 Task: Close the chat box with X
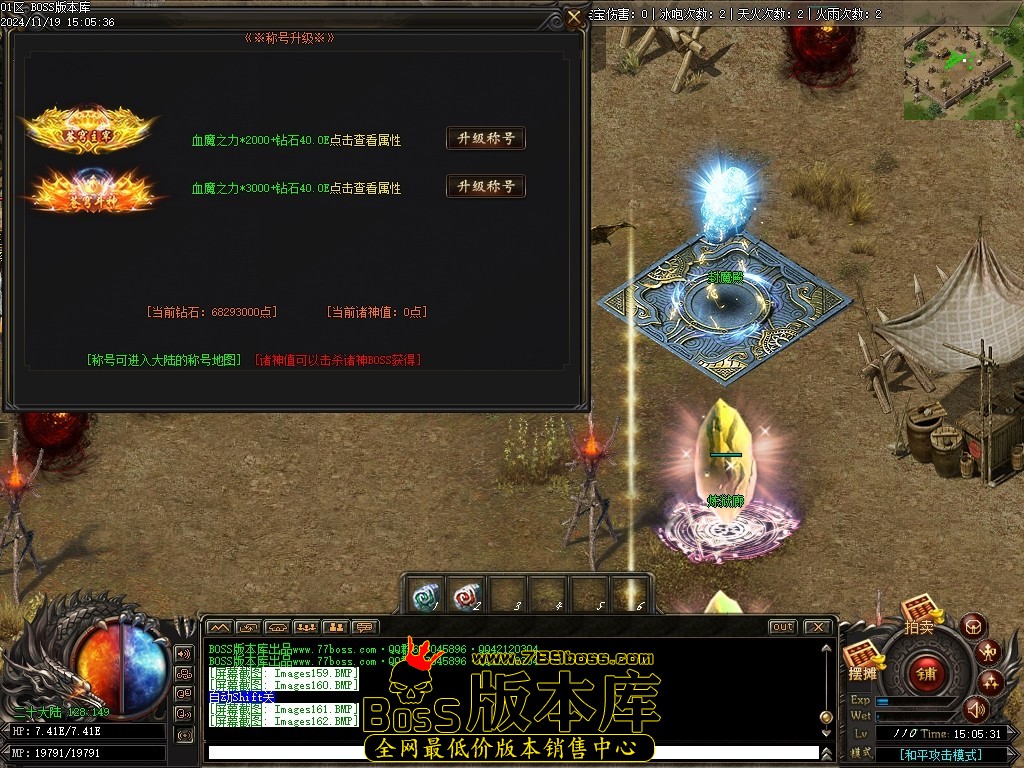pos(817,627)
